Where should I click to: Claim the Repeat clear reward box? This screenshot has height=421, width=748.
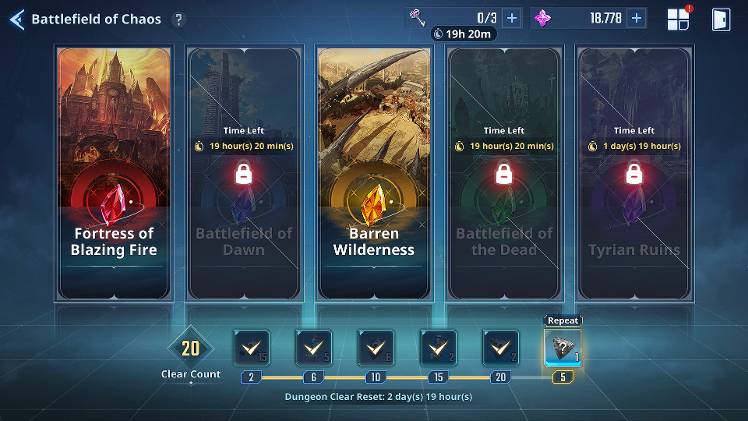(x=563, y=347)
